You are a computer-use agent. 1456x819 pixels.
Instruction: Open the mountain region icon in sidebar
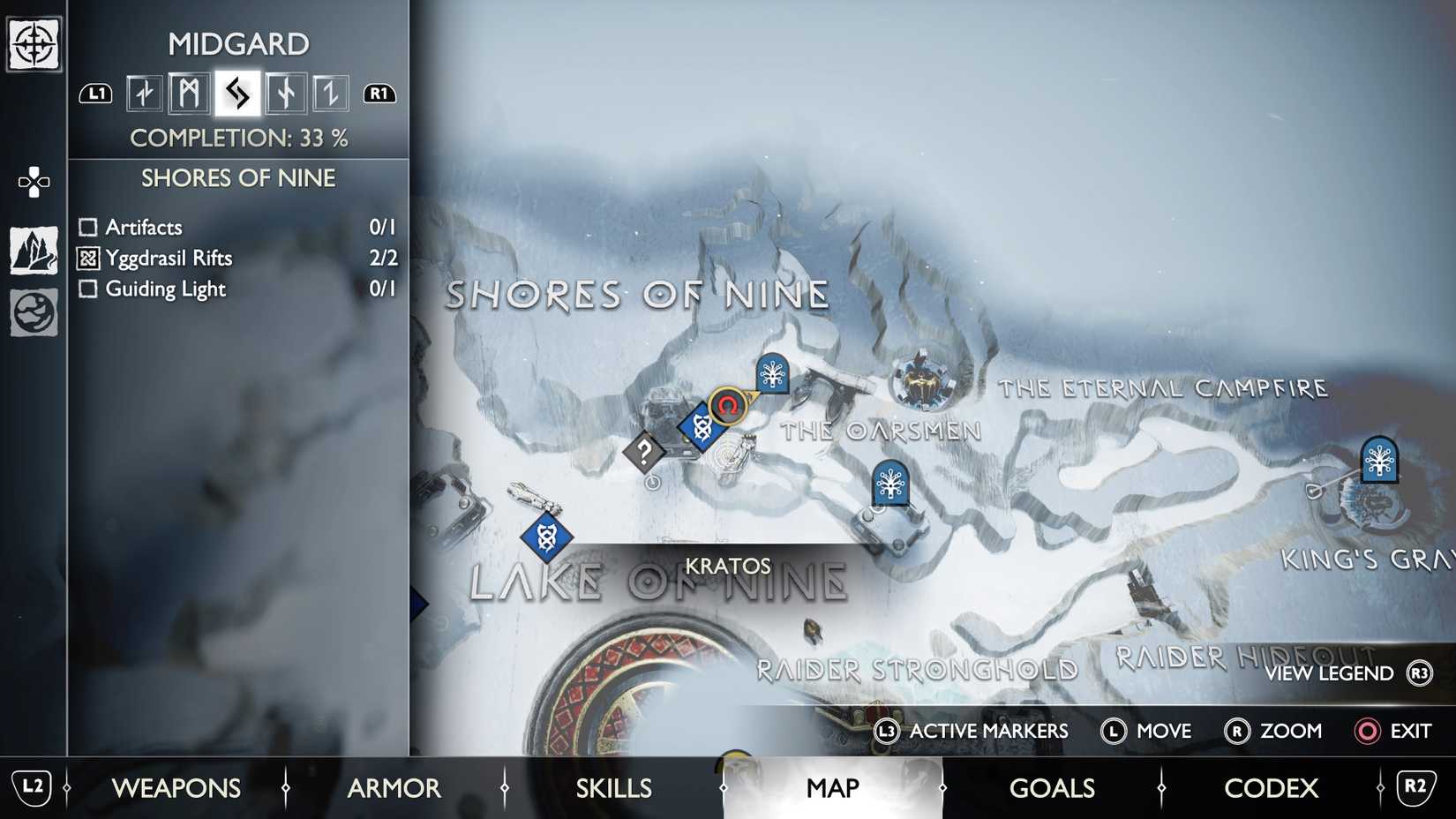pos(34,251)
